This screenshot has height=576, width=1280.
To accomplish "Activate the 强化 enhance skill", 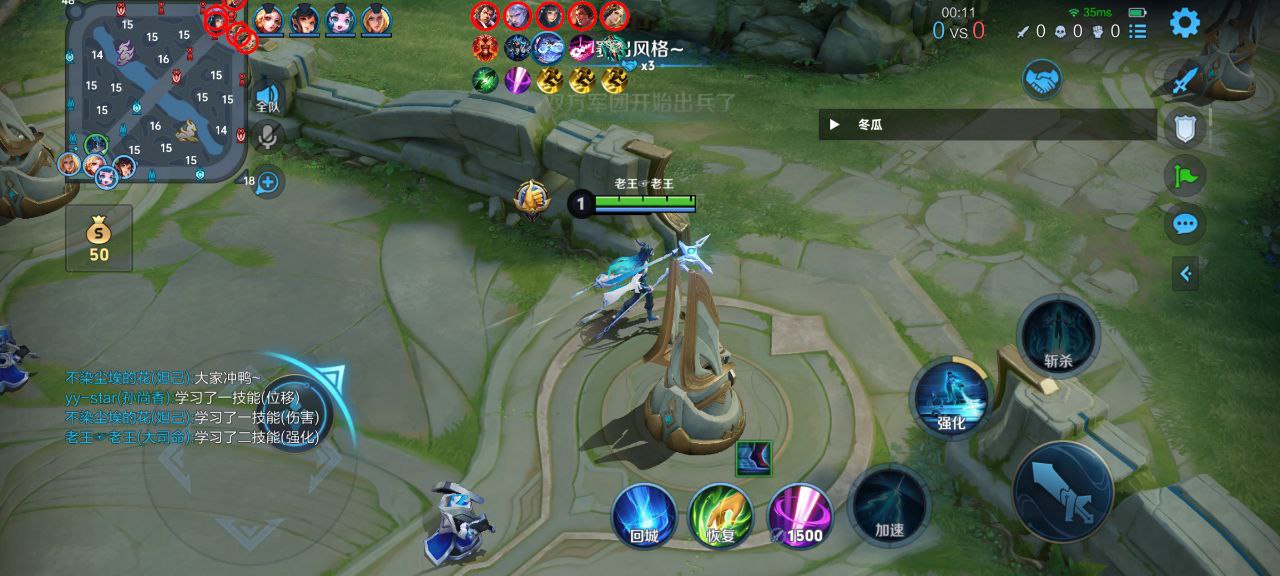I will click(949, 399).
